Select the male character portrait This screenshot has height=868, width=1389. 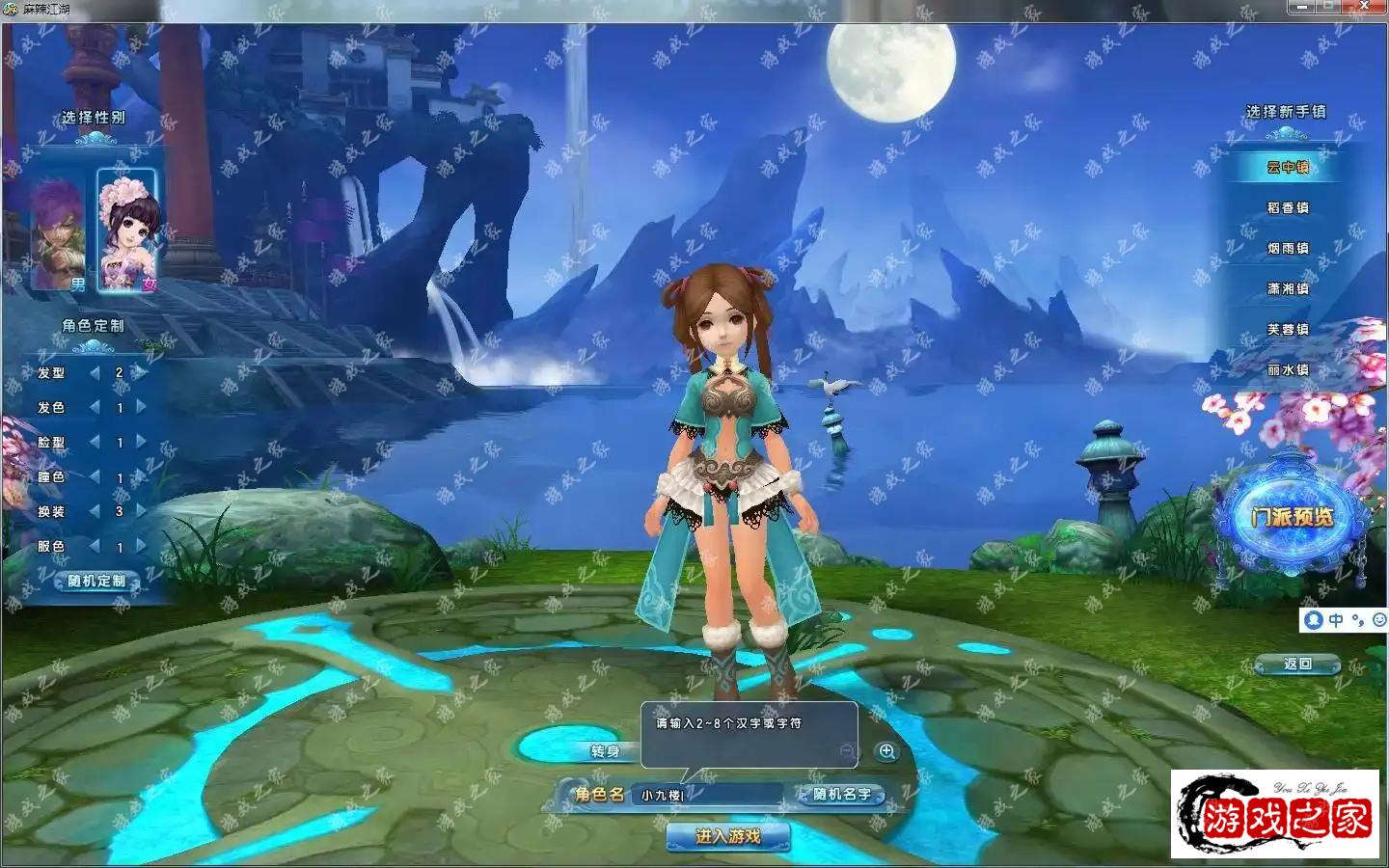click(x=60, y=231)
